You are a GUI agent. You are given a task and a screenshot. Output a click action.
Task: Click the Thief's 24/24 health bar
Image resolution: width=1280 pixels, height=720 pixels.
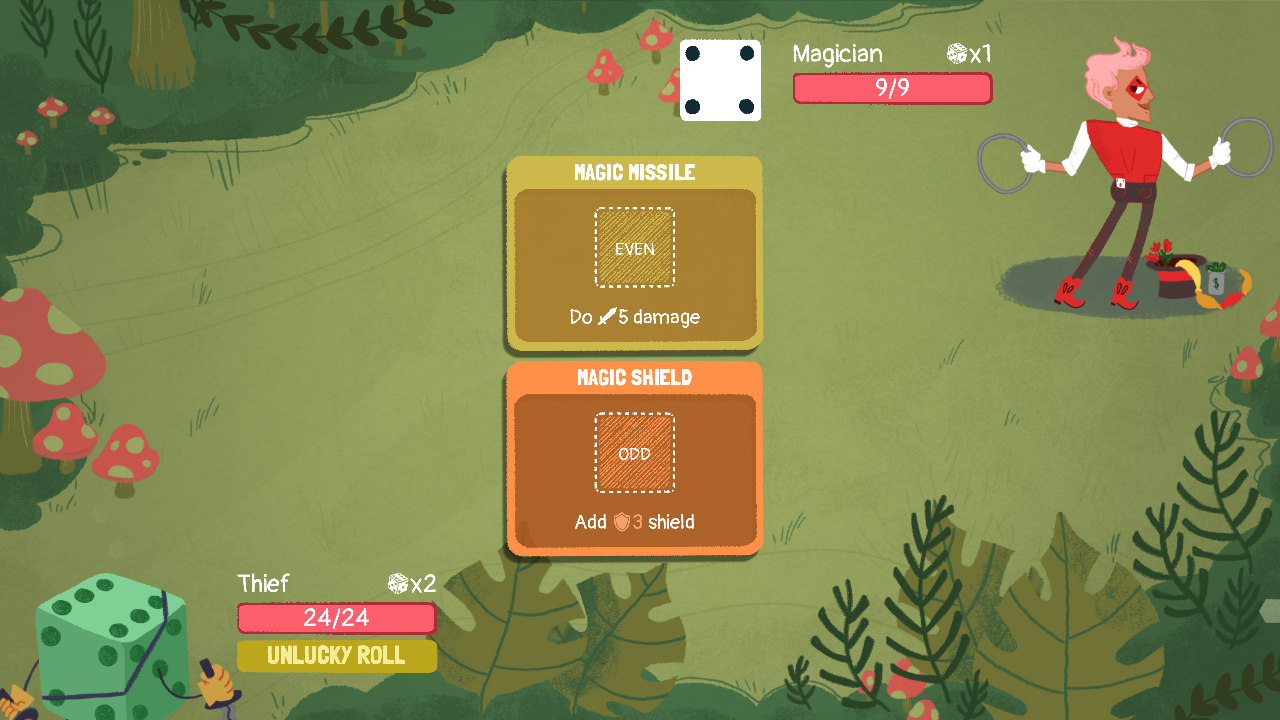click(336, 618)
